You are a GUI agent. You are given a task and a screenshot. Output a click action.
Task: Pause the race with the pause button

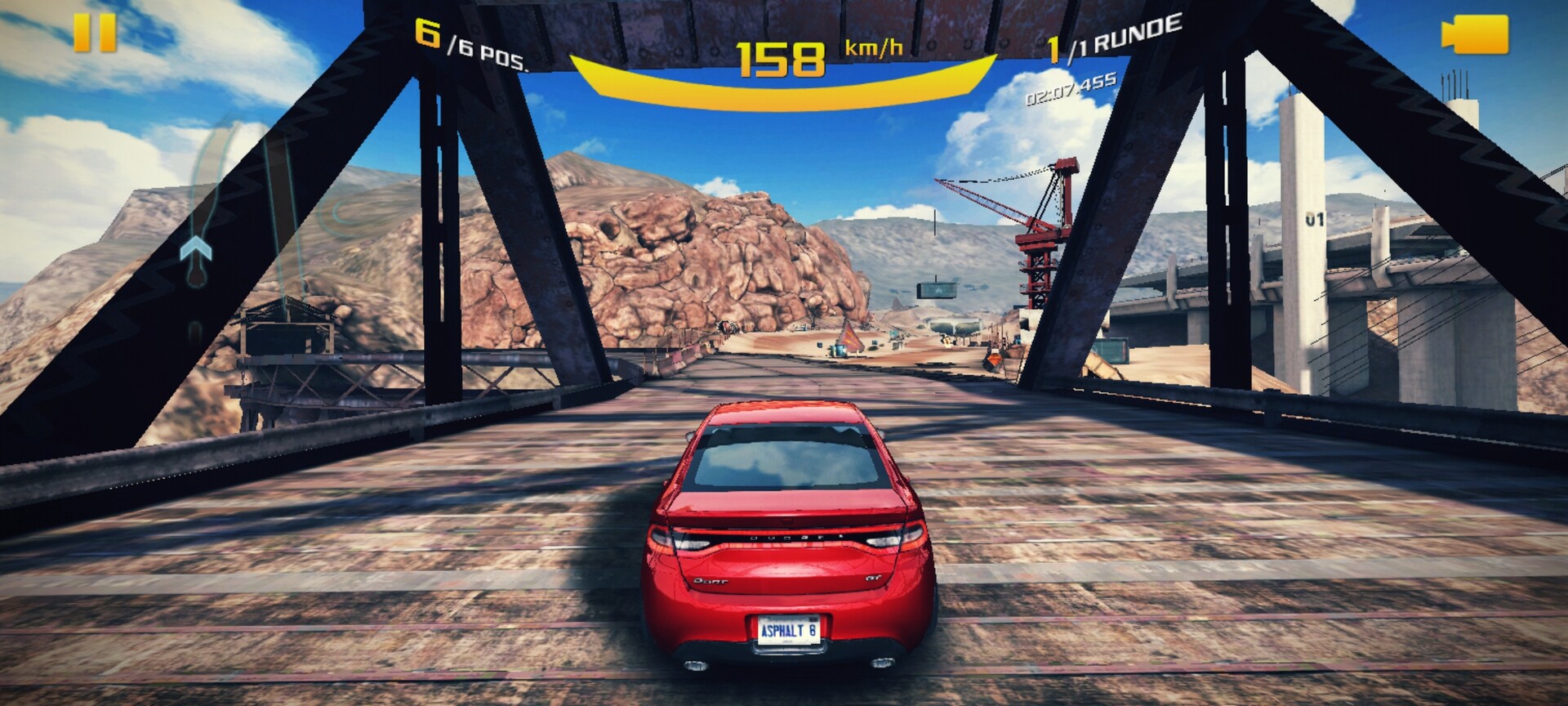[x=95, y=34]
